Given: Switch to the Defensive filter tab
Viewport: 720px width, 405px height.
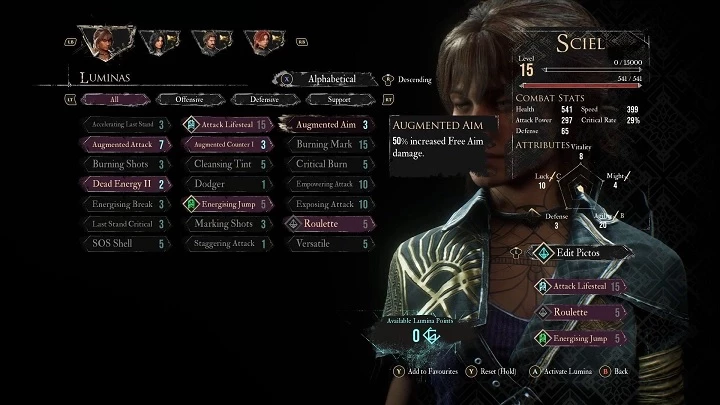Looking at the screenshot, I should pyautogui.click(x=263, y=100).
